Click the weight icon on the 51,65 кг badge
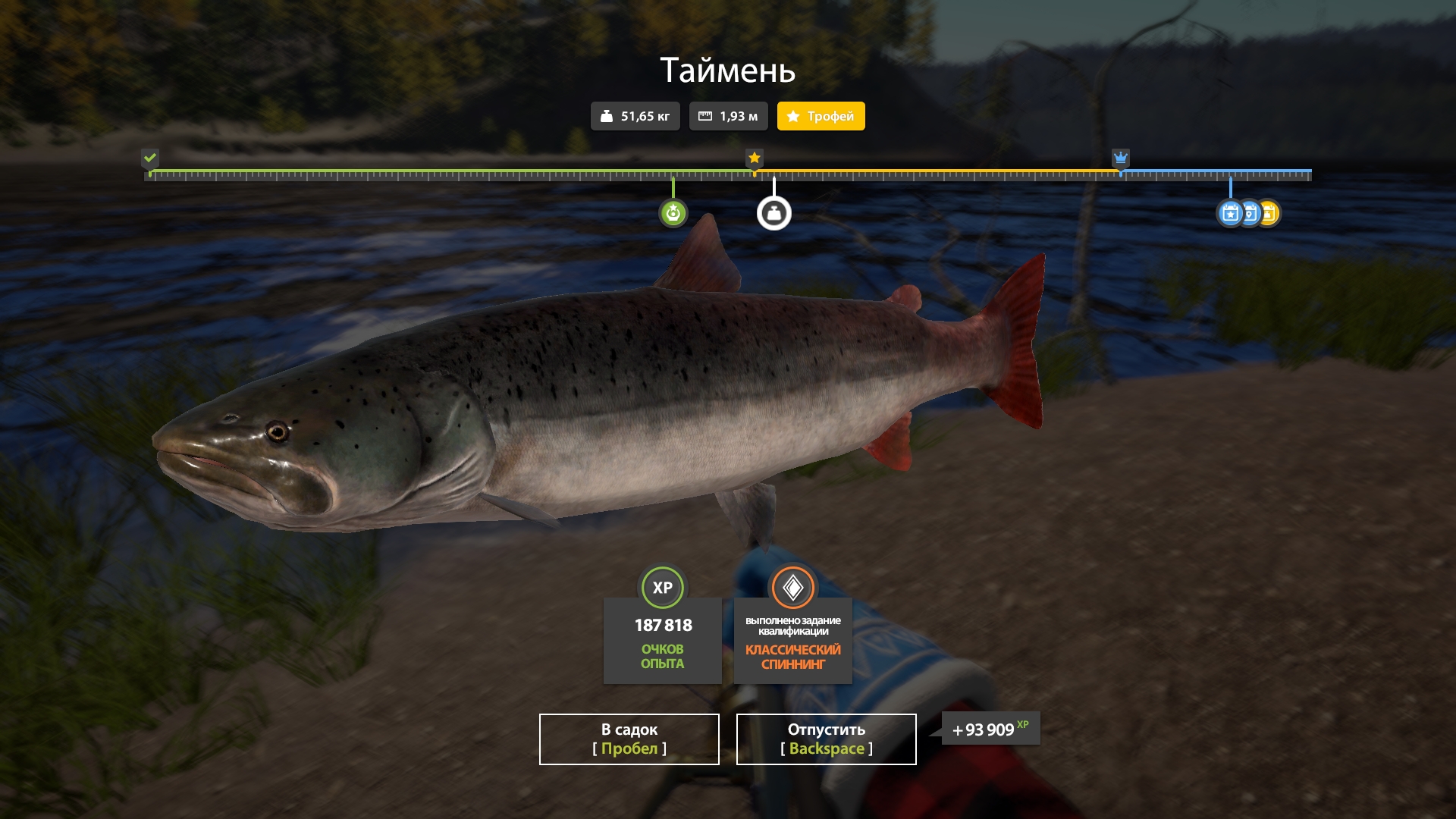This screenshot has width=1456, height=819. click(607, 116)
